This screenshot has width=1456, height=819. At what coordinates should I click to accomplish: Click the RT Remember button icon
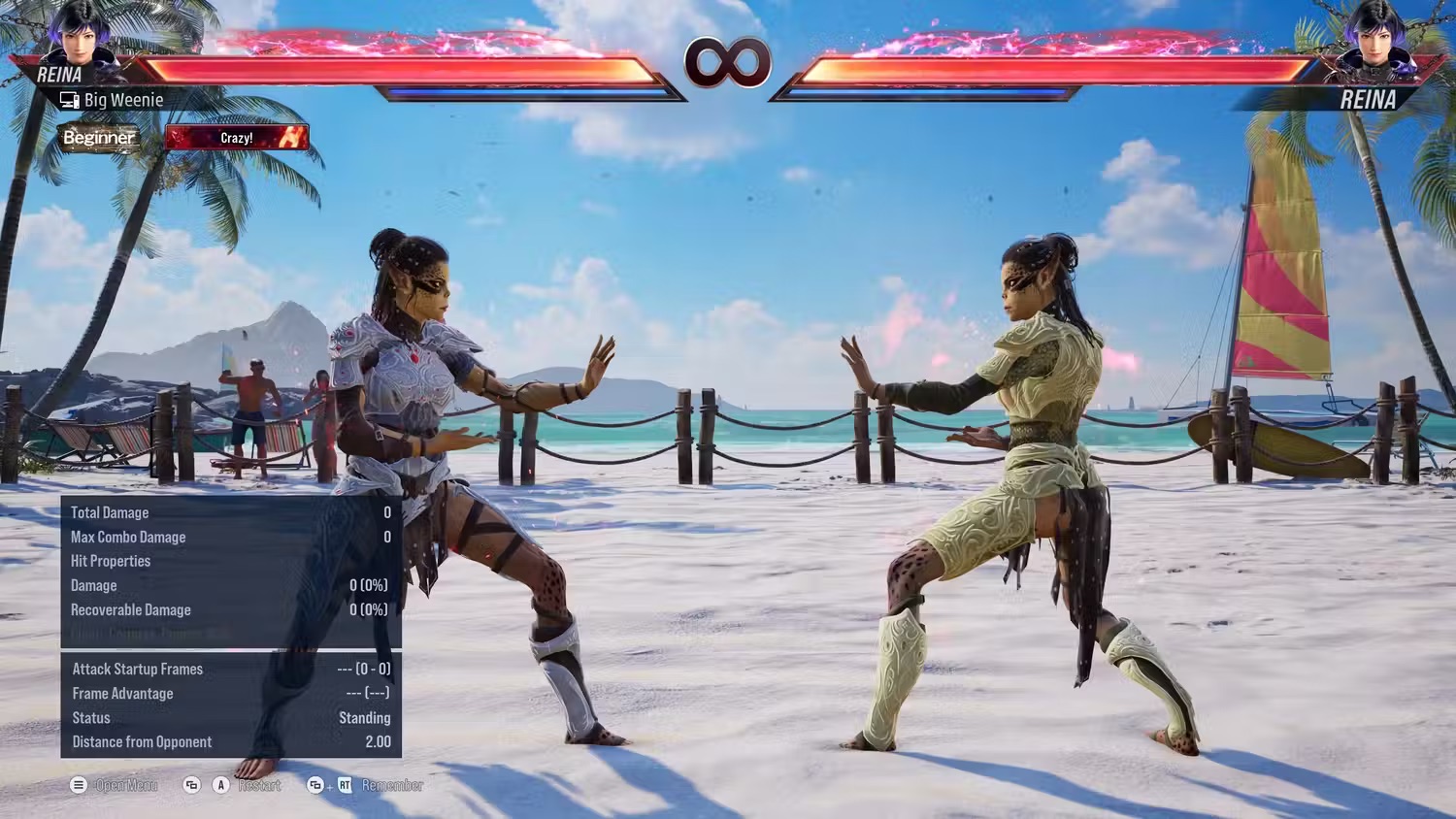click(x=346, y=785)
